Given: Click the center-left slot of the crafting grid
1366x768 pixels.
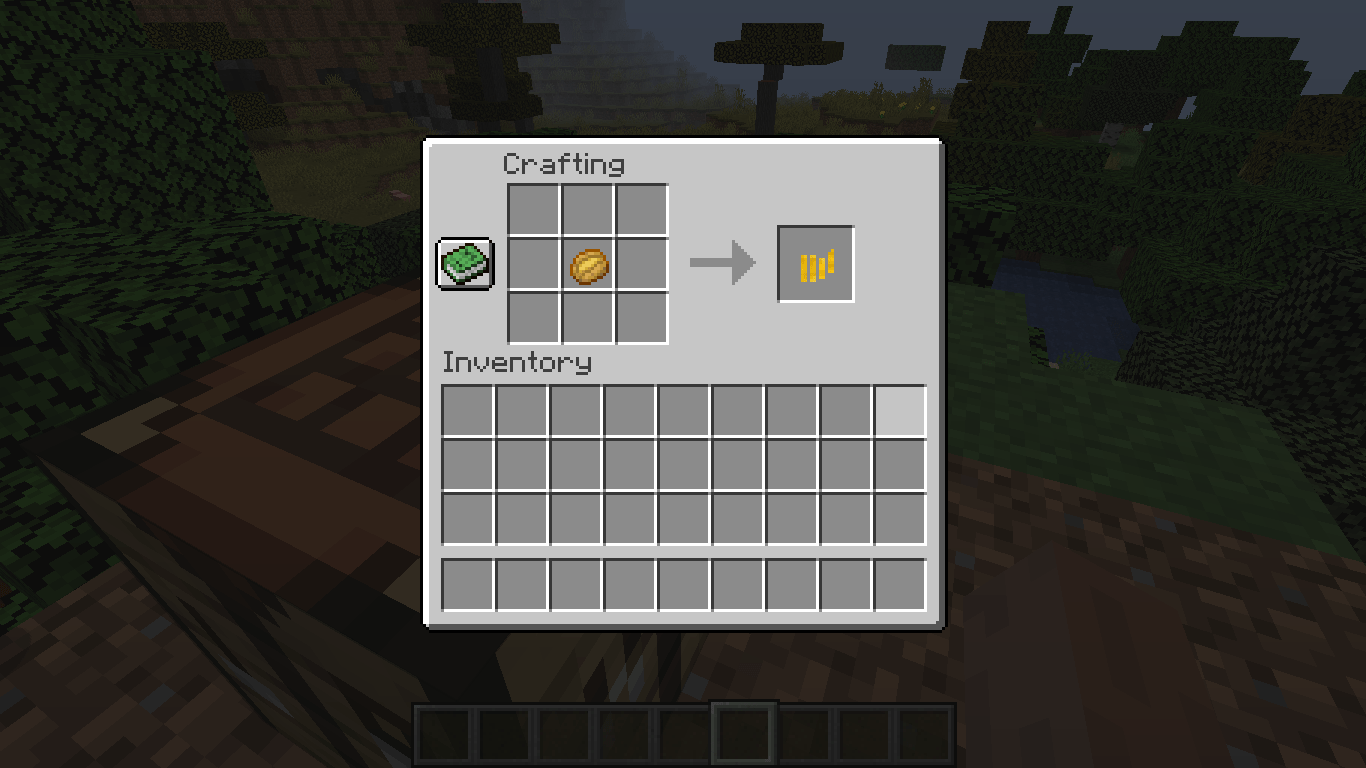Looking at the screenshot, I should (531, 263).
